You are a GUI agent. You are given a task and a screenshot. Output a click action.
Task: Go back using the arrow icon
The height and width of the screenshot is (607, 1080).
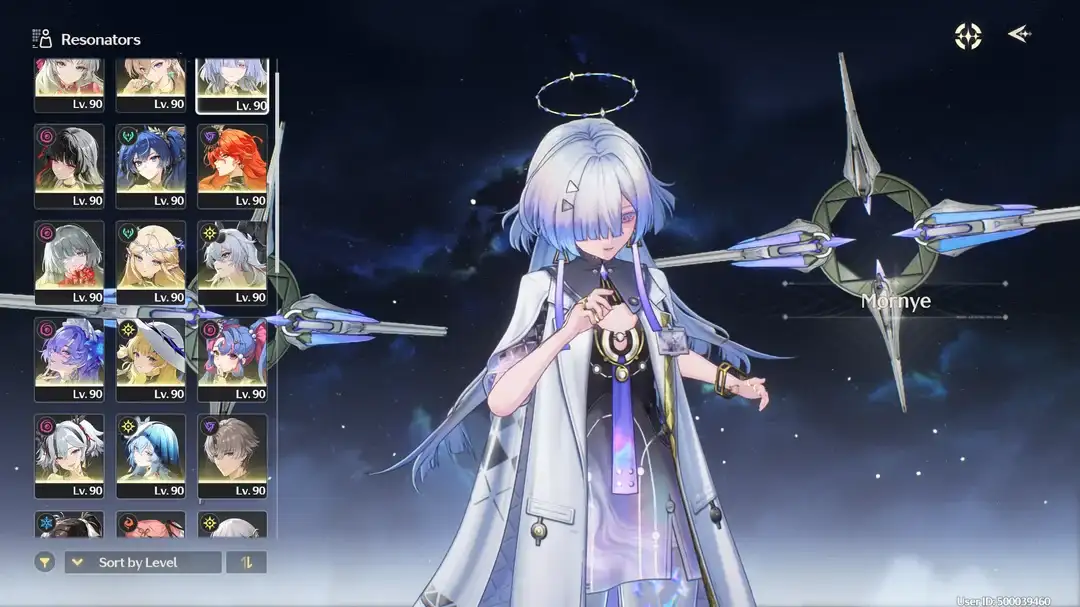click(x=1019, y=36)
